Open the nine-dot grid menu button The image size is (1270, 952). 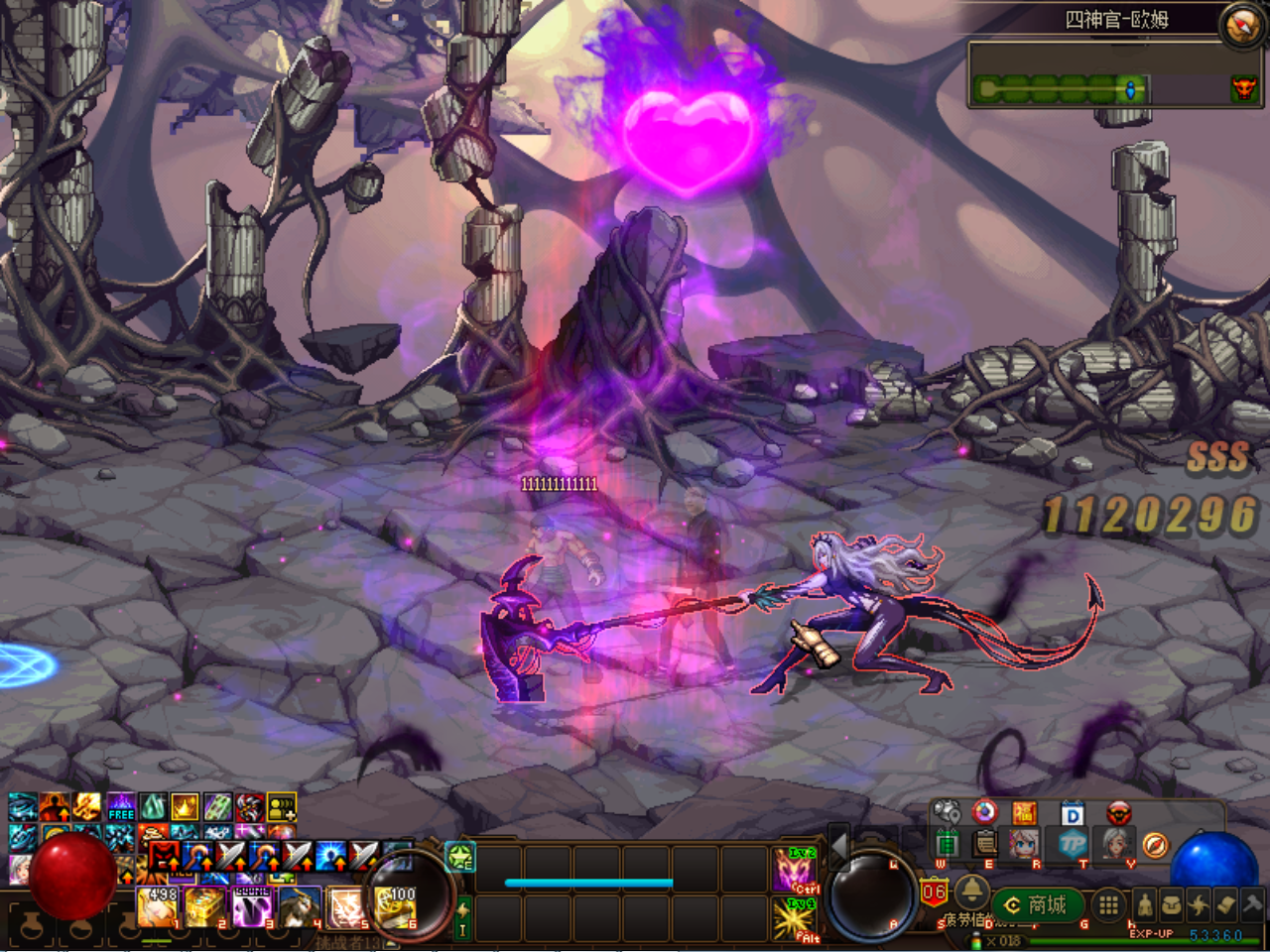click(1108, 904)
